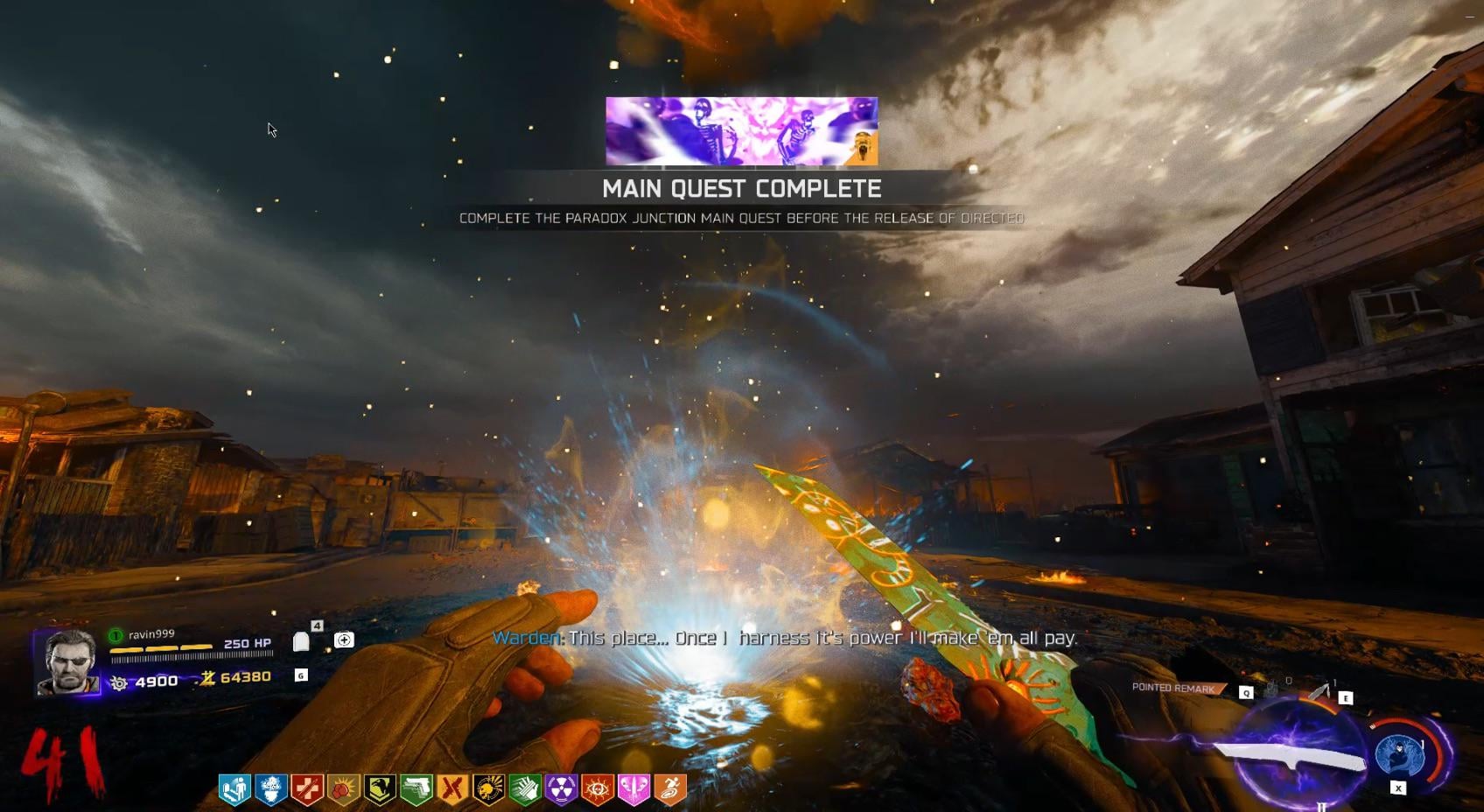Select the throwing knife equipment icon
The width and height of the screenshot is (1484, 812).
click(1319, 692)
